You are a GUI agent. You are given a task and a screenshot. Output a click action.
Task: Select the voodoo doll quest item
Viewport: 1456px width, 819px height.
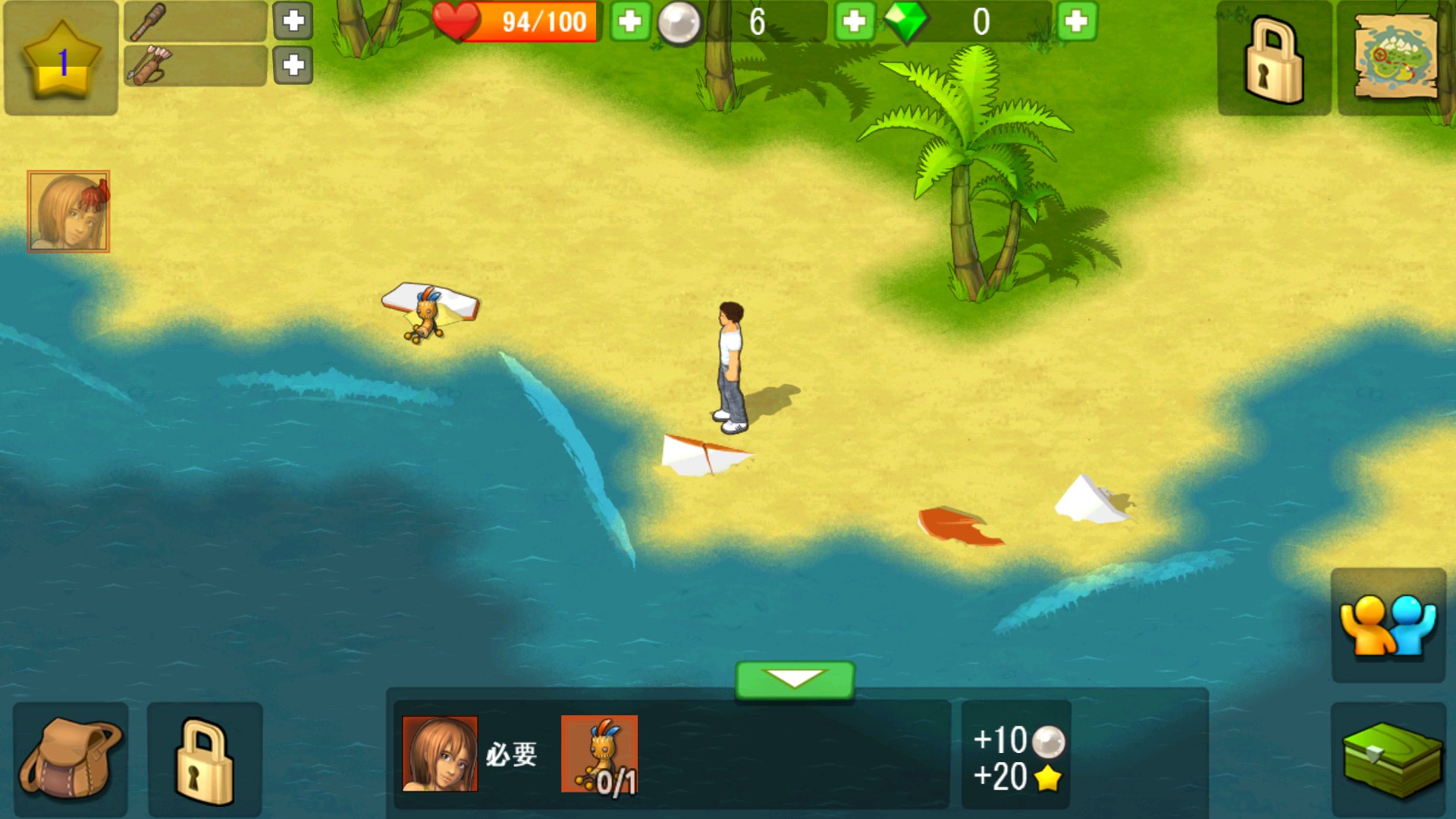599,754
